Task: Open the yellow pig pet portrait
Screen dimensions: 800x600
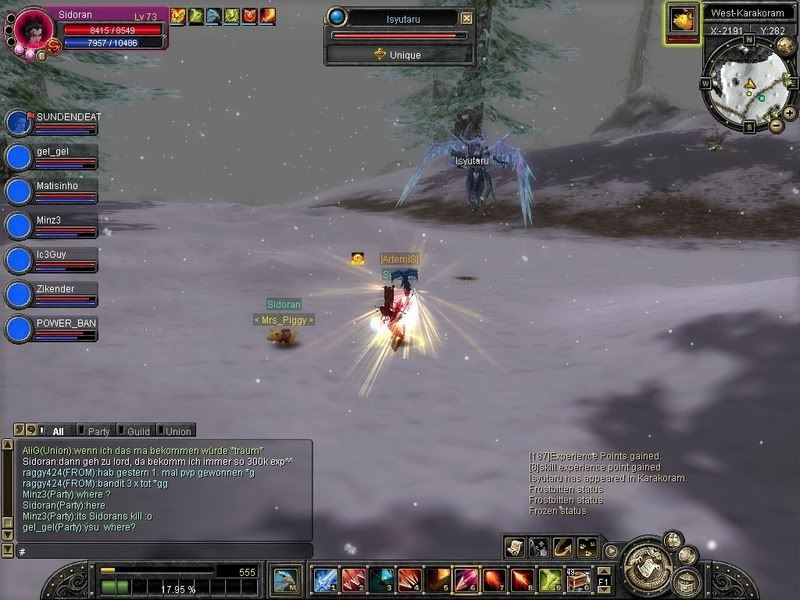Action: 683,19
